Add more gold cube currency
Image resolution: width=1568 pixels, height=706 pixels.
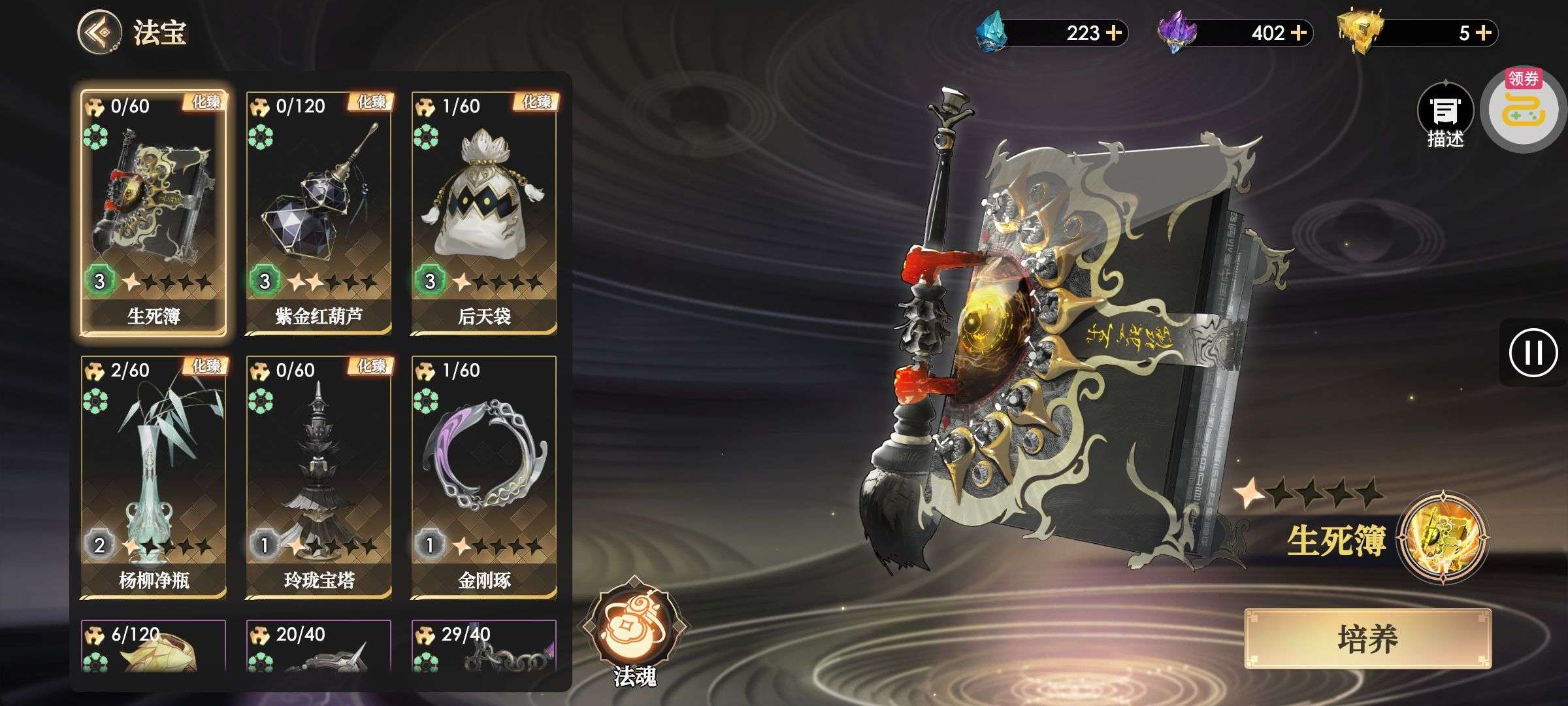point(1483,33)
